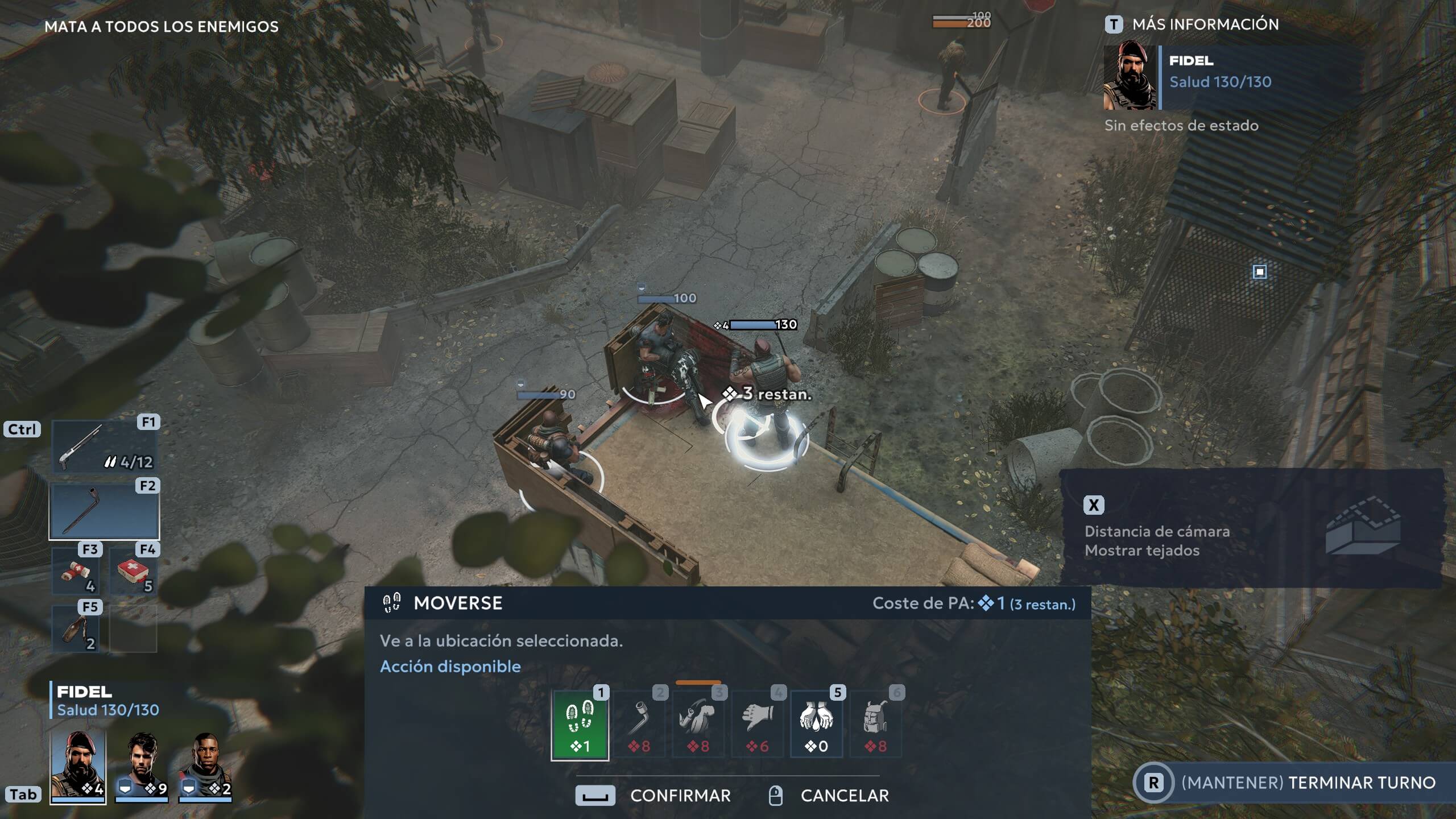The width and height of the screenshot is (1456, 819).
Task: Activate the overhead swing ability icon
Action: pos(698,725)
